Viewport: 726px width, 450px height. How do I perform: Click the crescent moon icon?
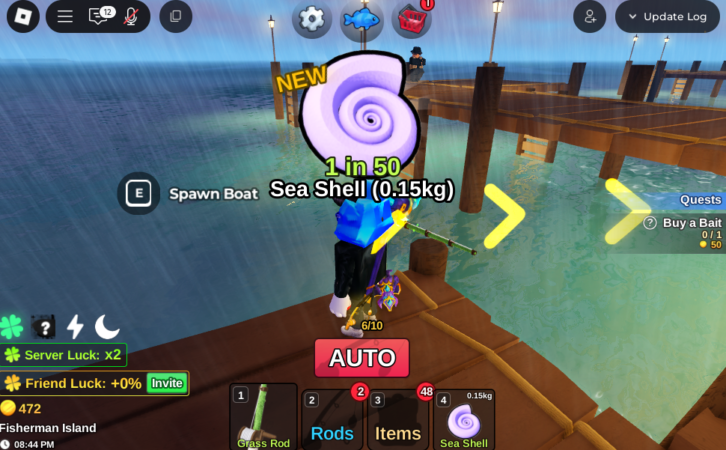click(x=107, y=326)
